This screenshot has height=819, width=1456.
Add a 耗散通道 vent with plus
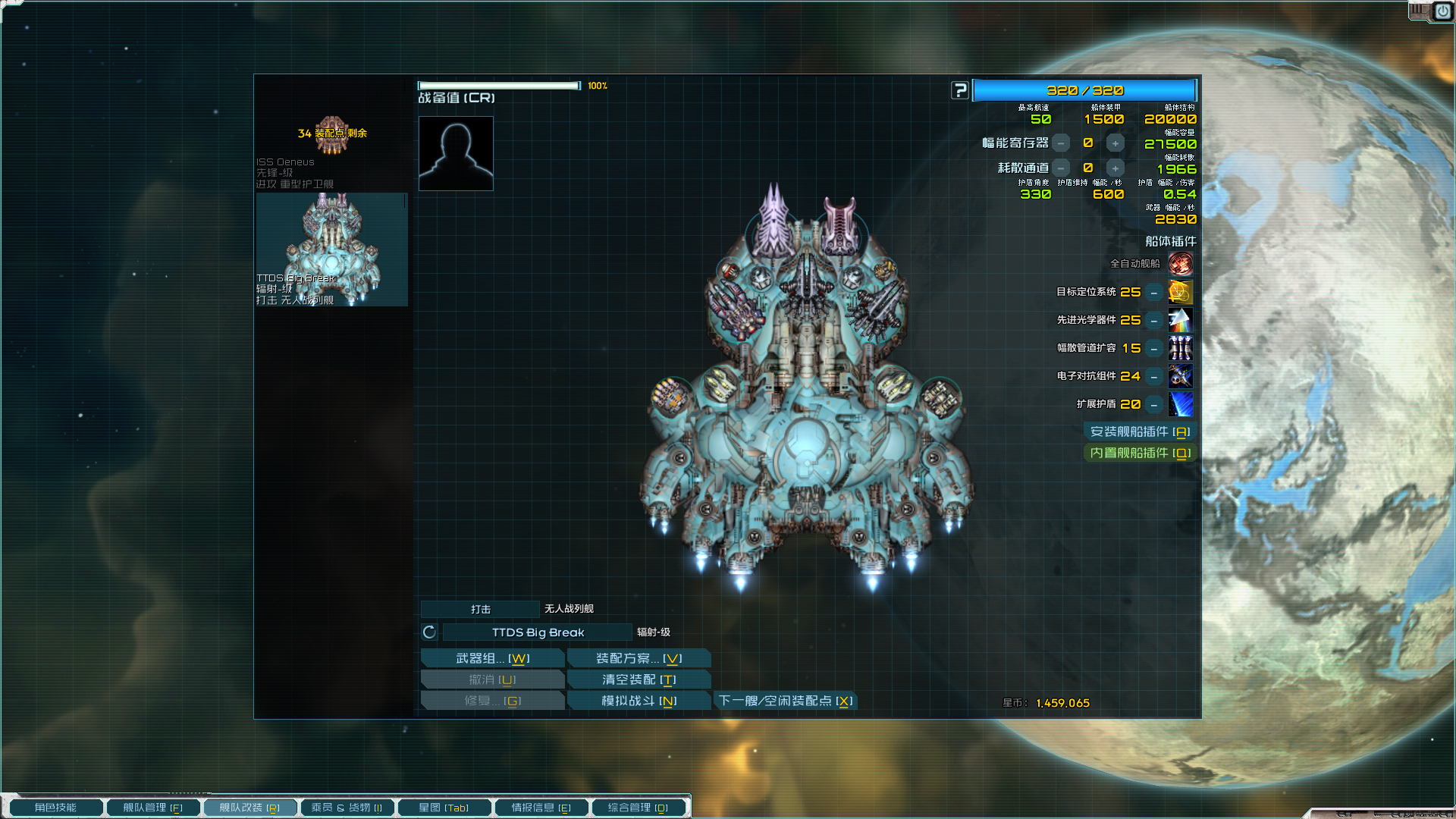point(1115,168)
